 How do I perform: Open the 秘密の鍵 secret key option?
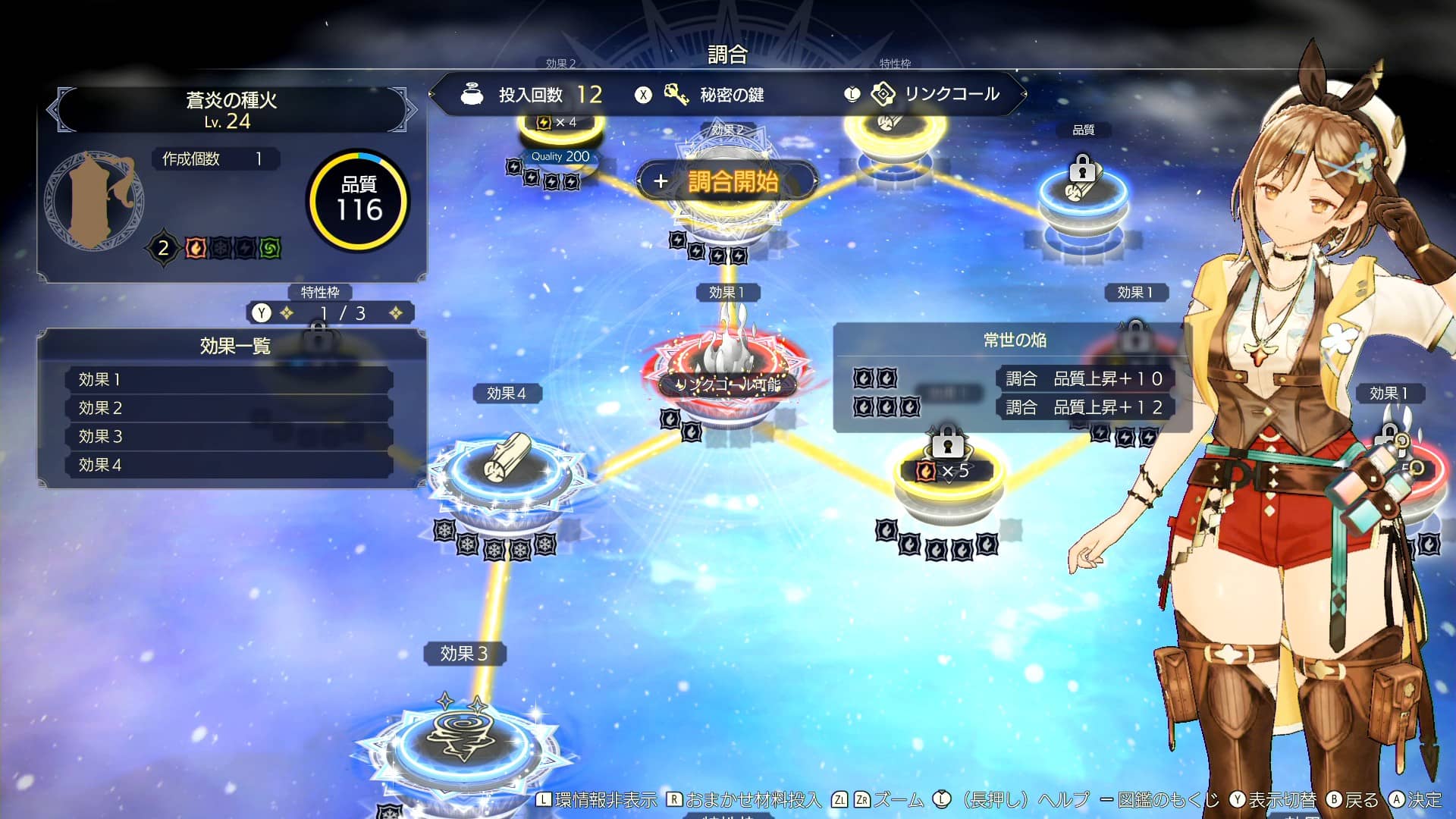click(715, 95)
